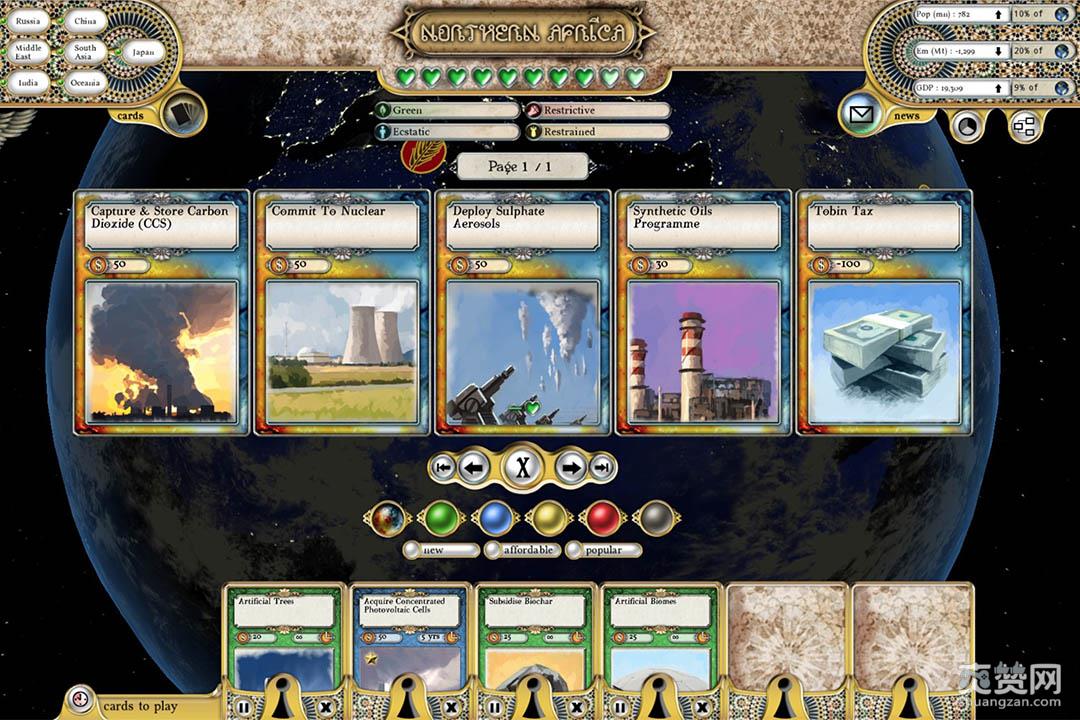Pick the Deploy Sulphate Aerosols card
This screenshot has height=720, width=1080.
point(523,312)
